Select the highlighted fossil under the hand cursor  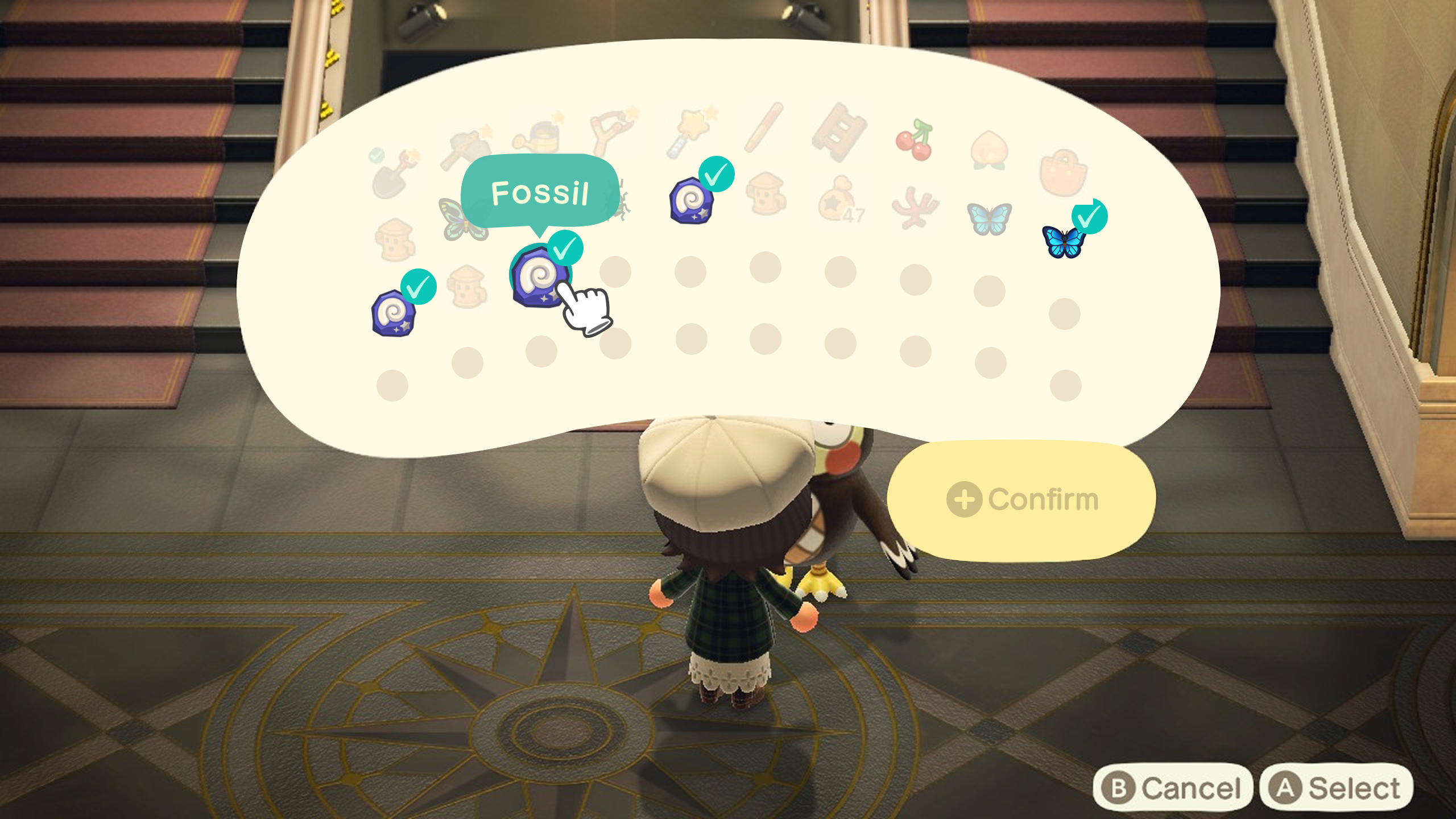coord(539,276)
